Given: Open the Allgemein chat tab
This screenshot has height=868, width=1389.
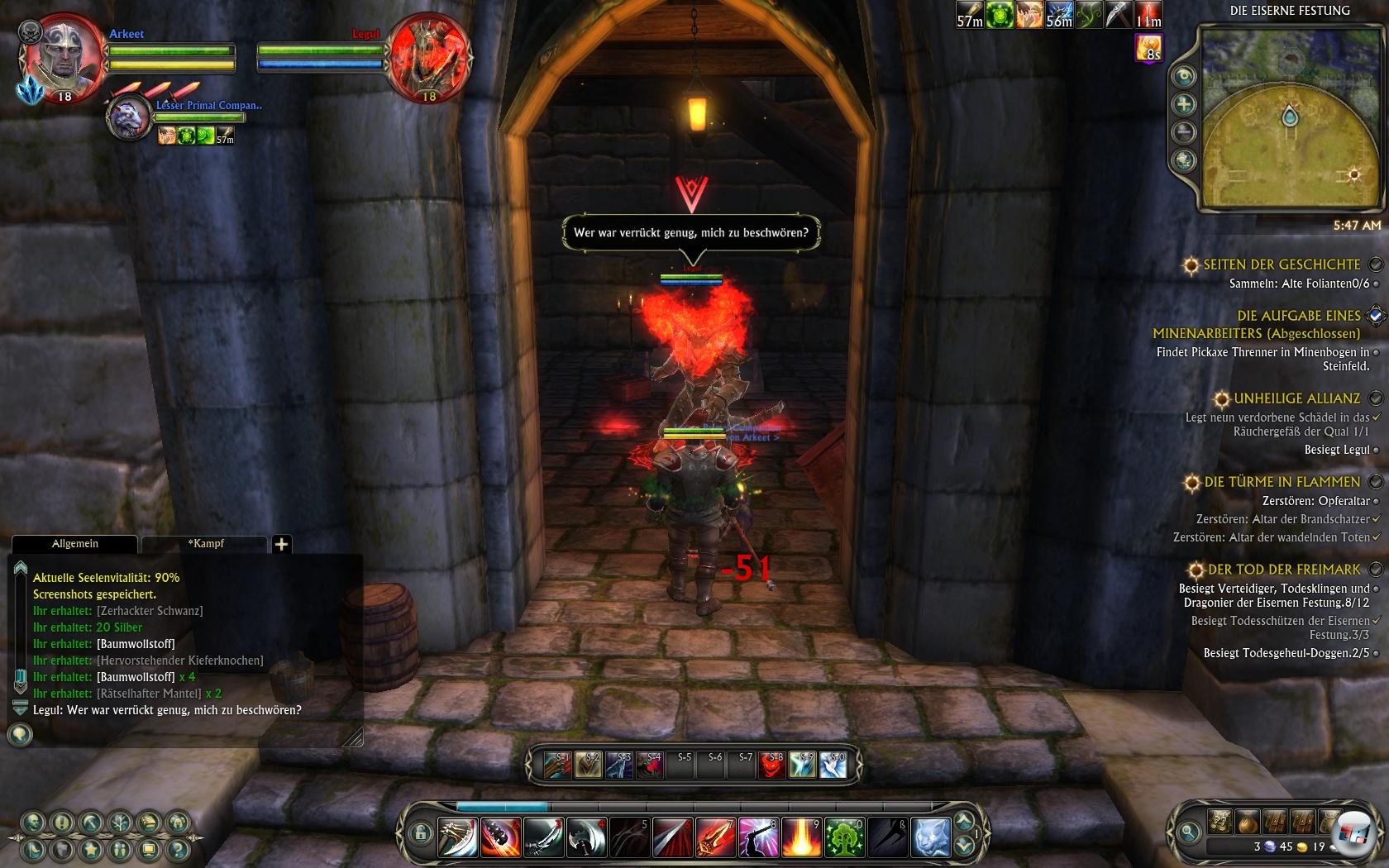Looking at the screenshot, I should 74,544.
